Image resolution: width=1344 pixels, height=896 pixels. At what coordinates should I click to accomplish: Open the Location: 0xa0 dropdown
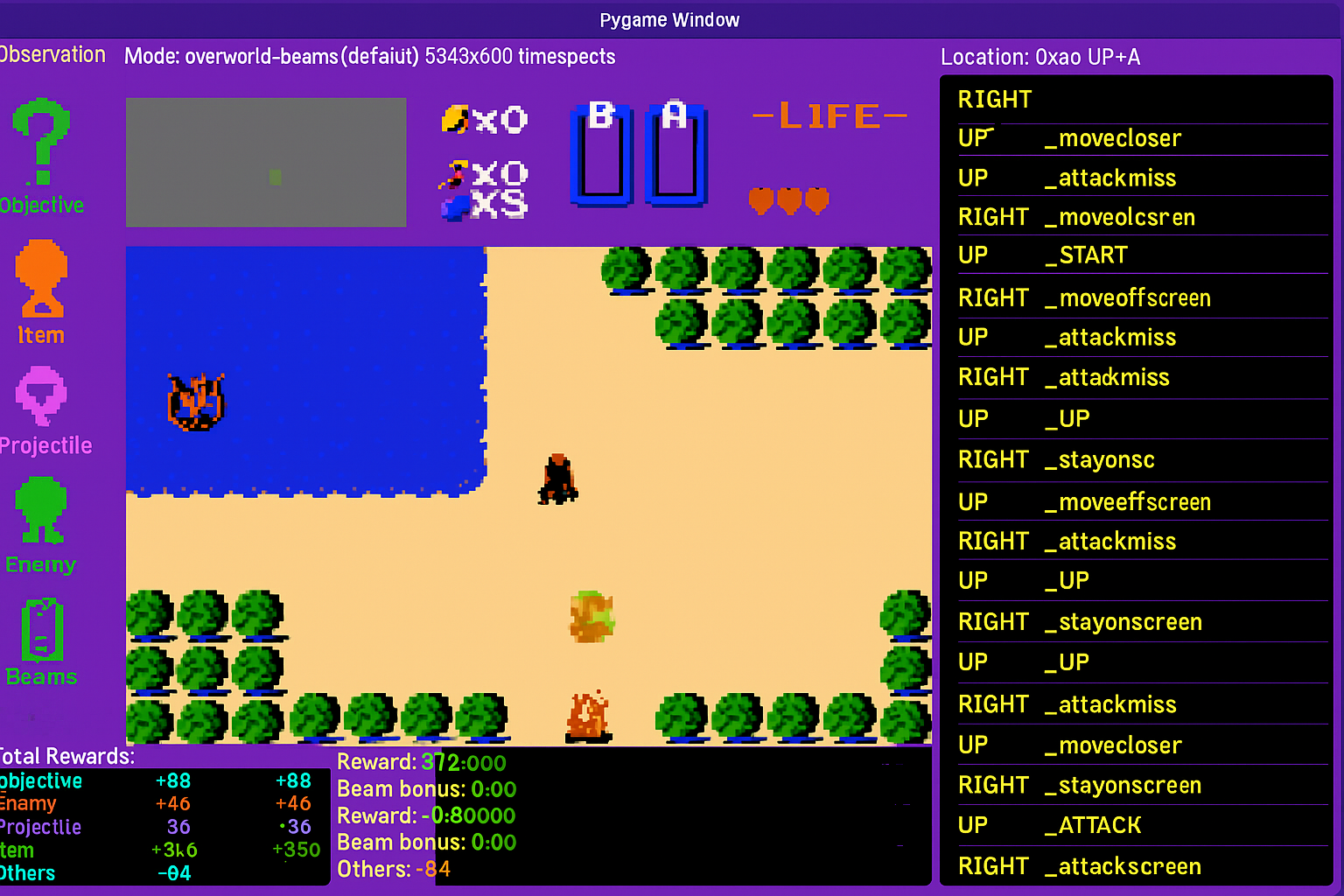click(x=1041, y=56)
